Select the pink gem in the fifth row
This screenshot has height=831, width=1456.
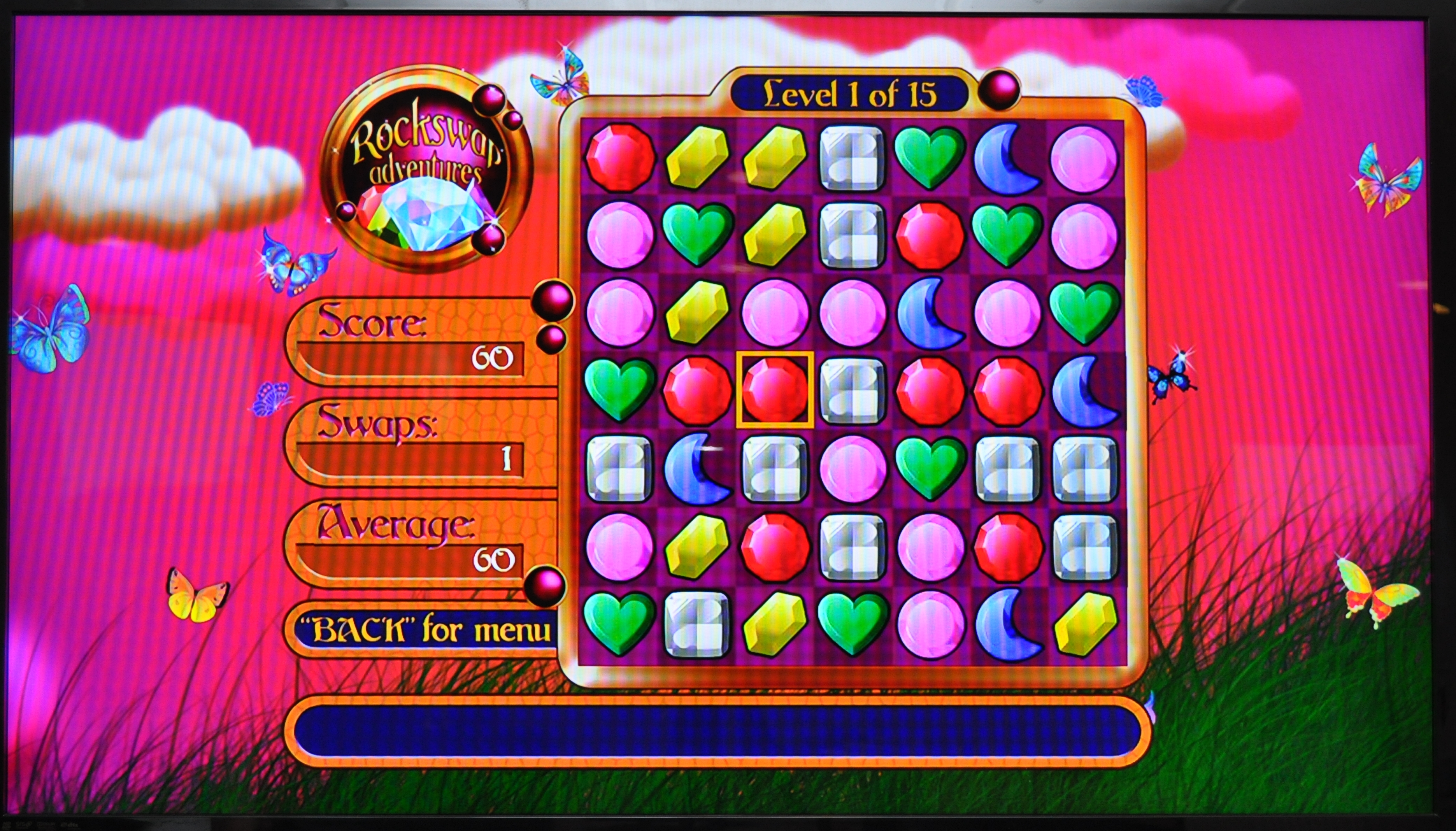[852, 468]
